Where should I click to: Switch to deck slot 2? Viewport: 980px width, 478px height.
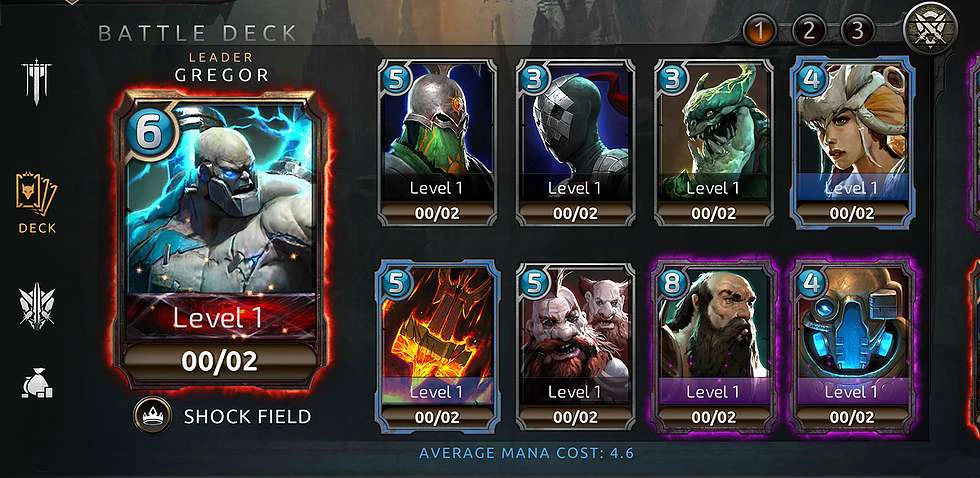[808, 31]
